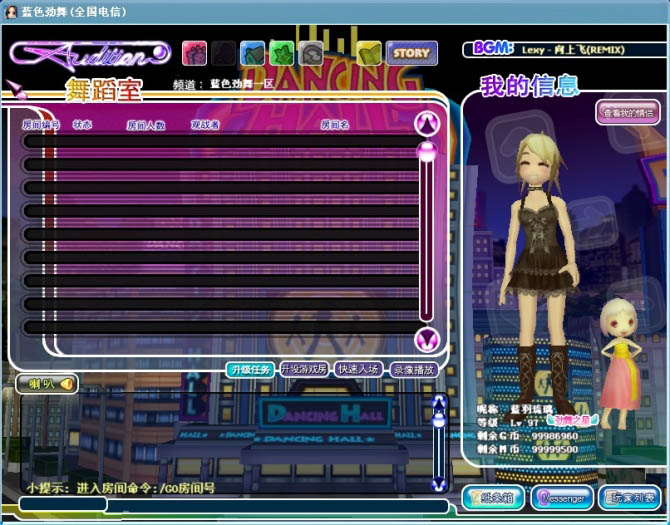The height and width of the screenshot is (525, 670).
Task: Show the 玩家列表 player list
Action: pos(630,497)
